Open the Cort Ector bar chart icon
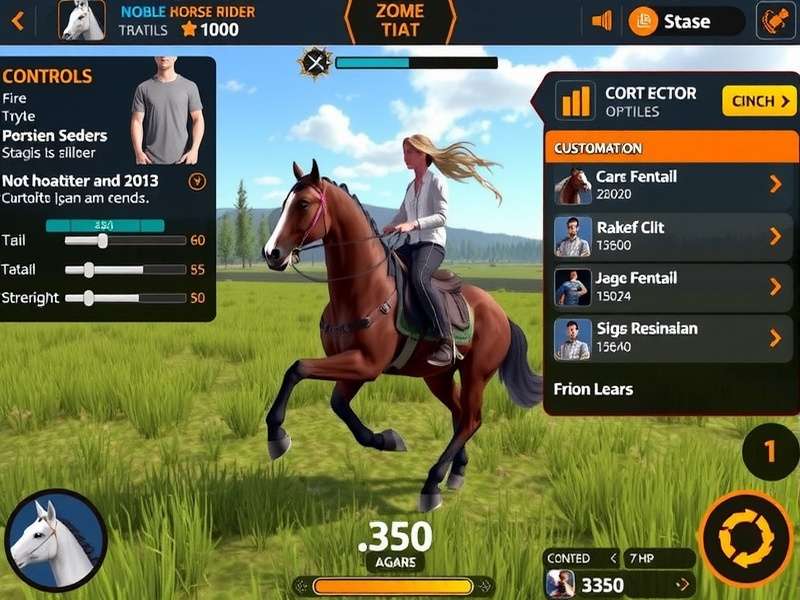Viewport: 800px width, 600px height. point(574,101)
